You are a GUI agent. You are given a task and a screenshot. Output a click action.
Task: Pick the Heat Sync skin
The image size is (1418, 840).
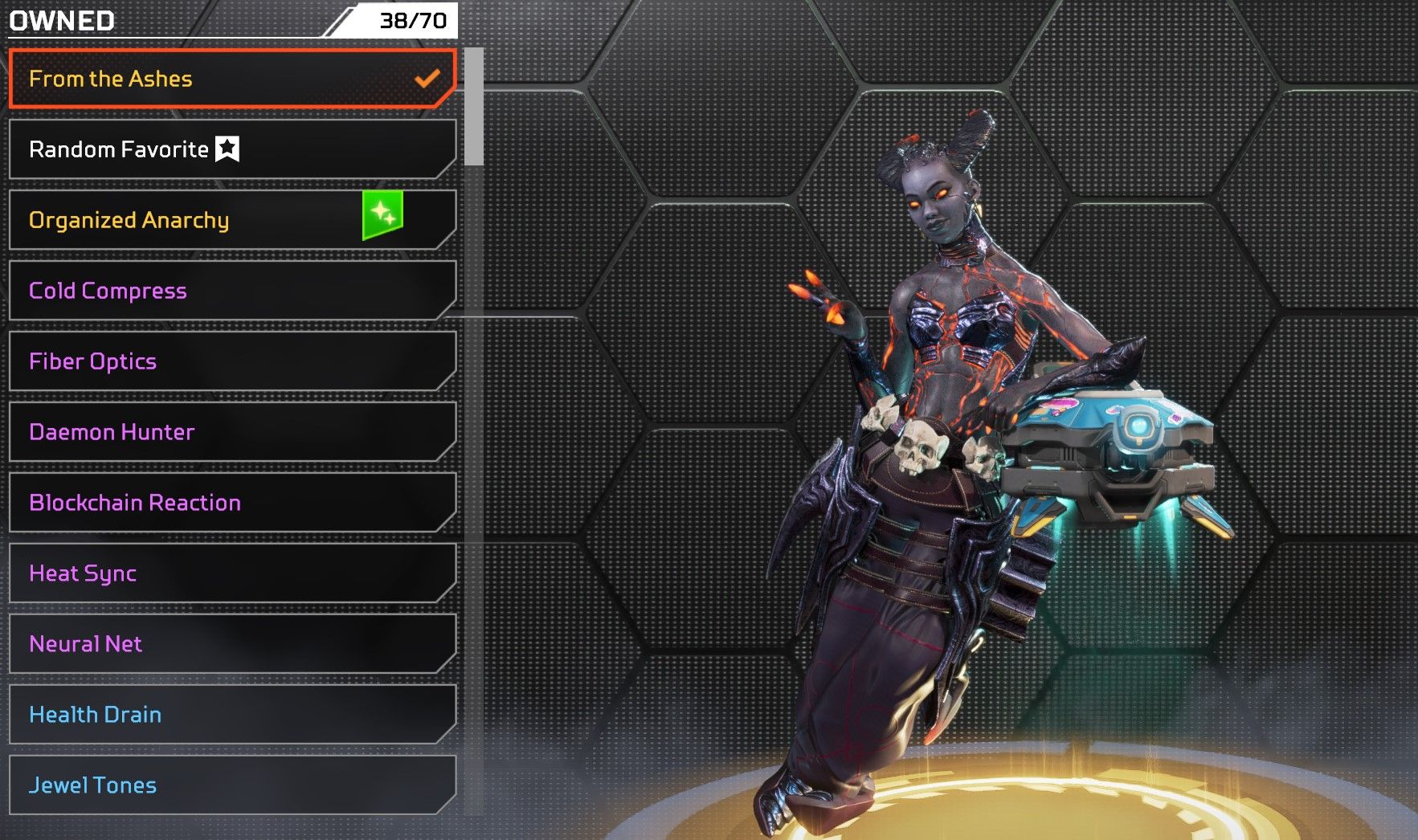231,573
